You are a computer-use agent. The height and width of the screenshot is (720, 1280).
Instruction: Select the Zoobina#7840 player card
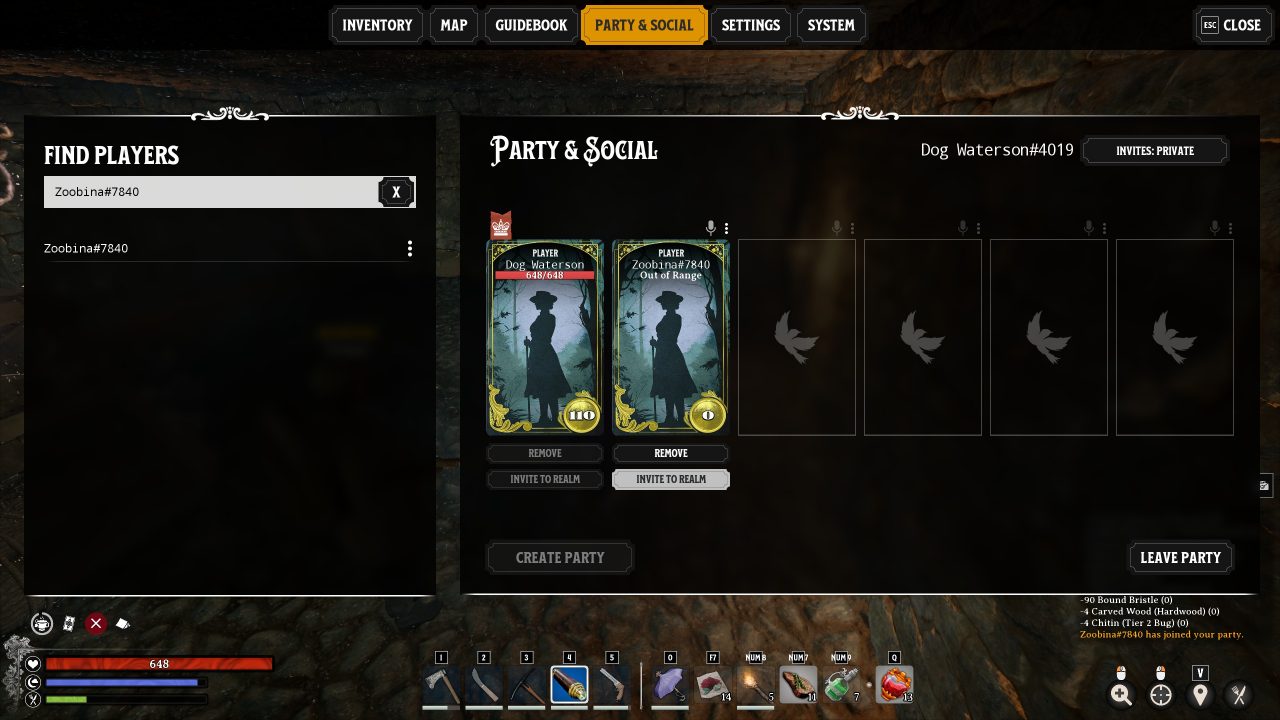point(671,337)
